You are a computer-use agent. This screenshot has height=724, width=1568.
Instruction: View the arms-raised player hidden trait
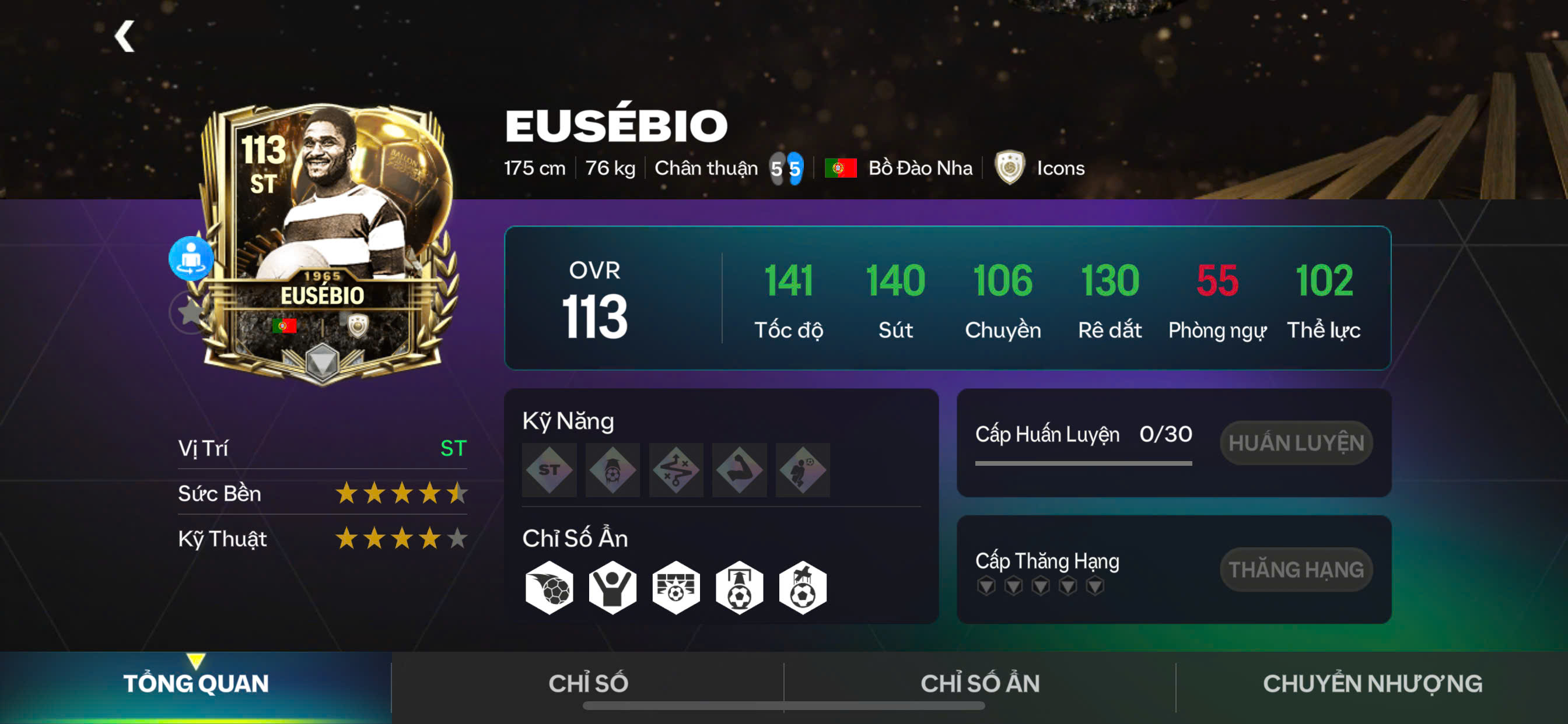pos(612,588)
